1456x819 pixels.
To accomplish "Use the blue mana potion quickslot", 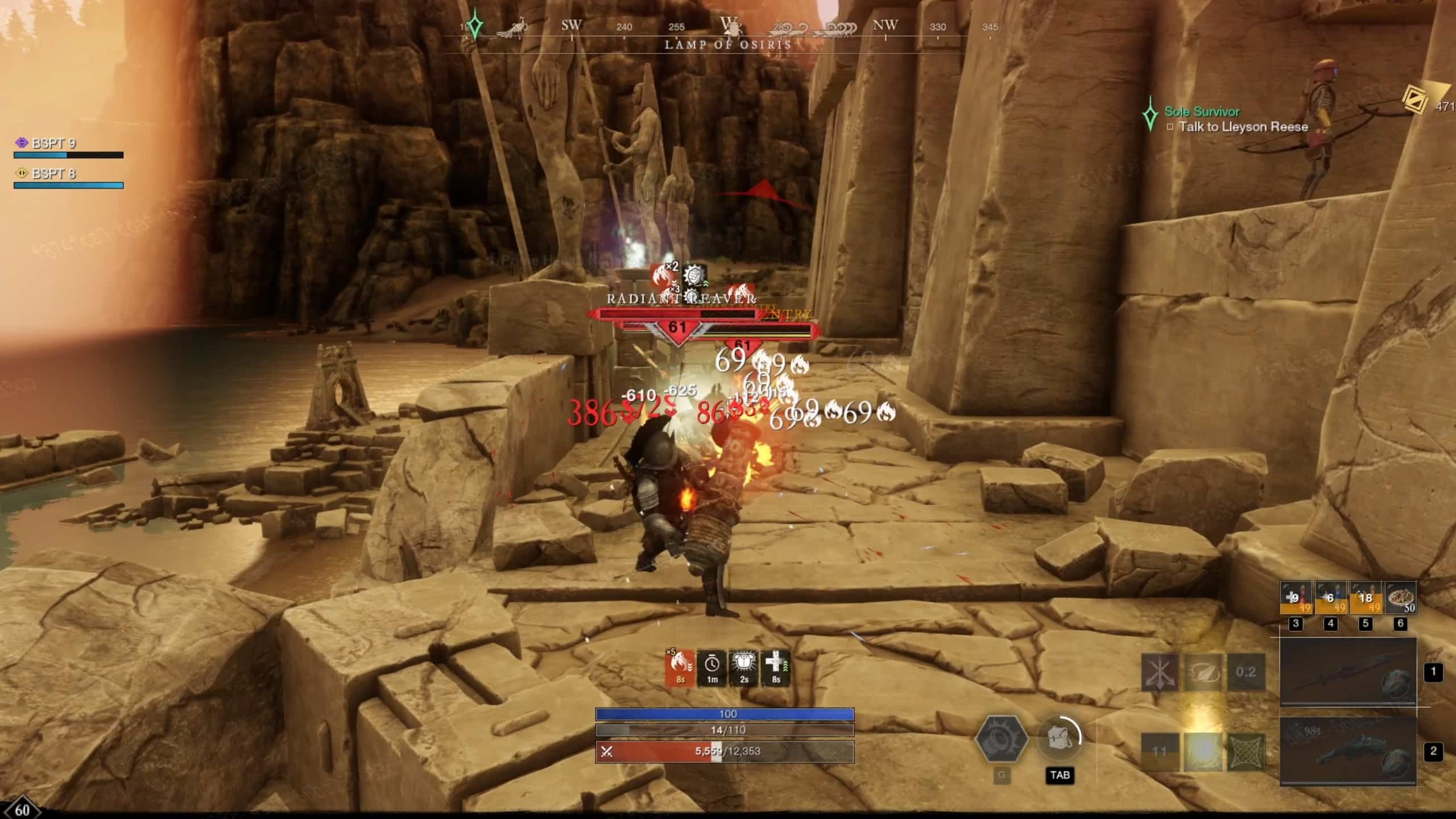I will pos(1331,598).
